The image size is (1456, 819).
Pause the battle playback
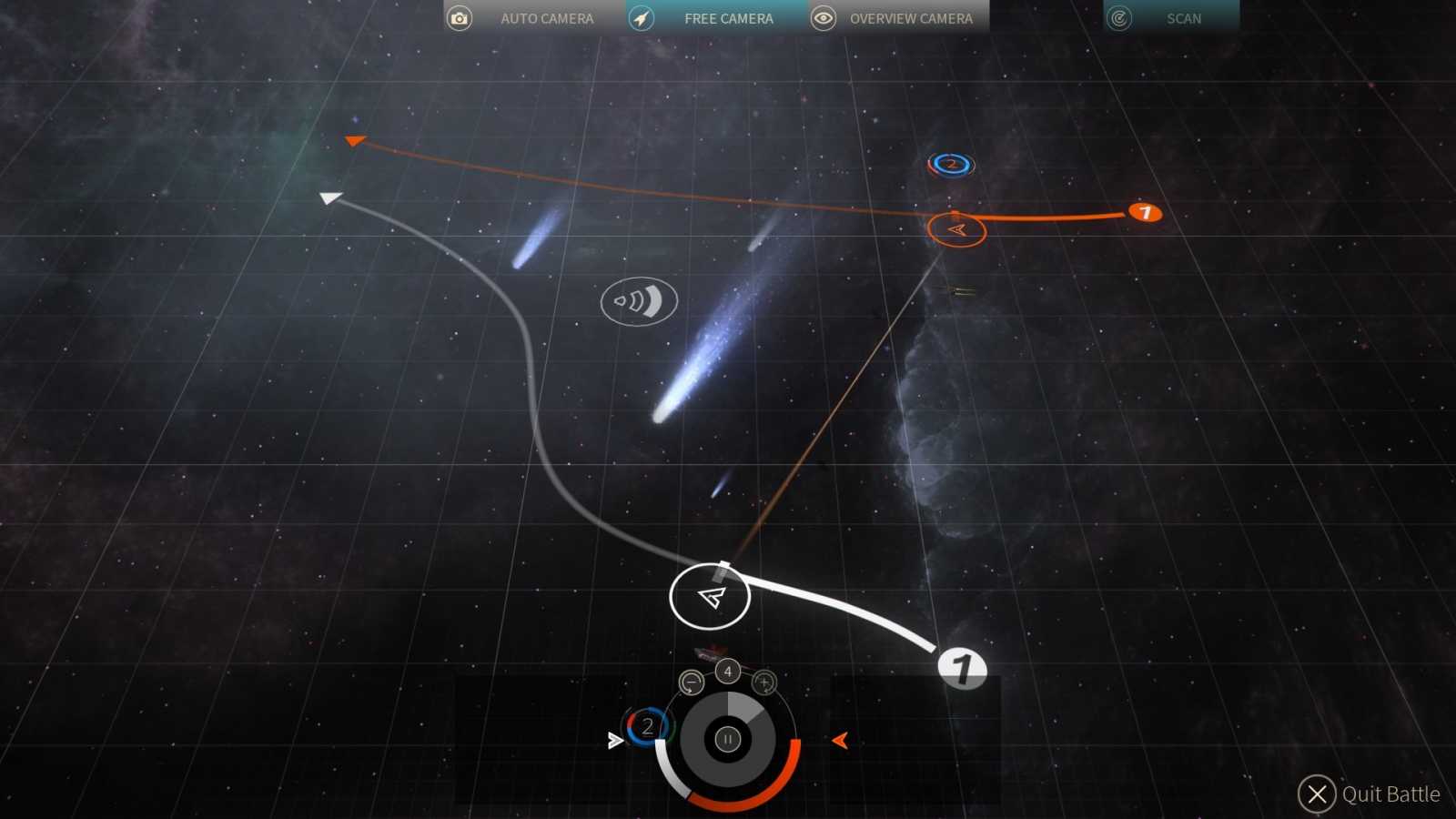coord(727,740)
